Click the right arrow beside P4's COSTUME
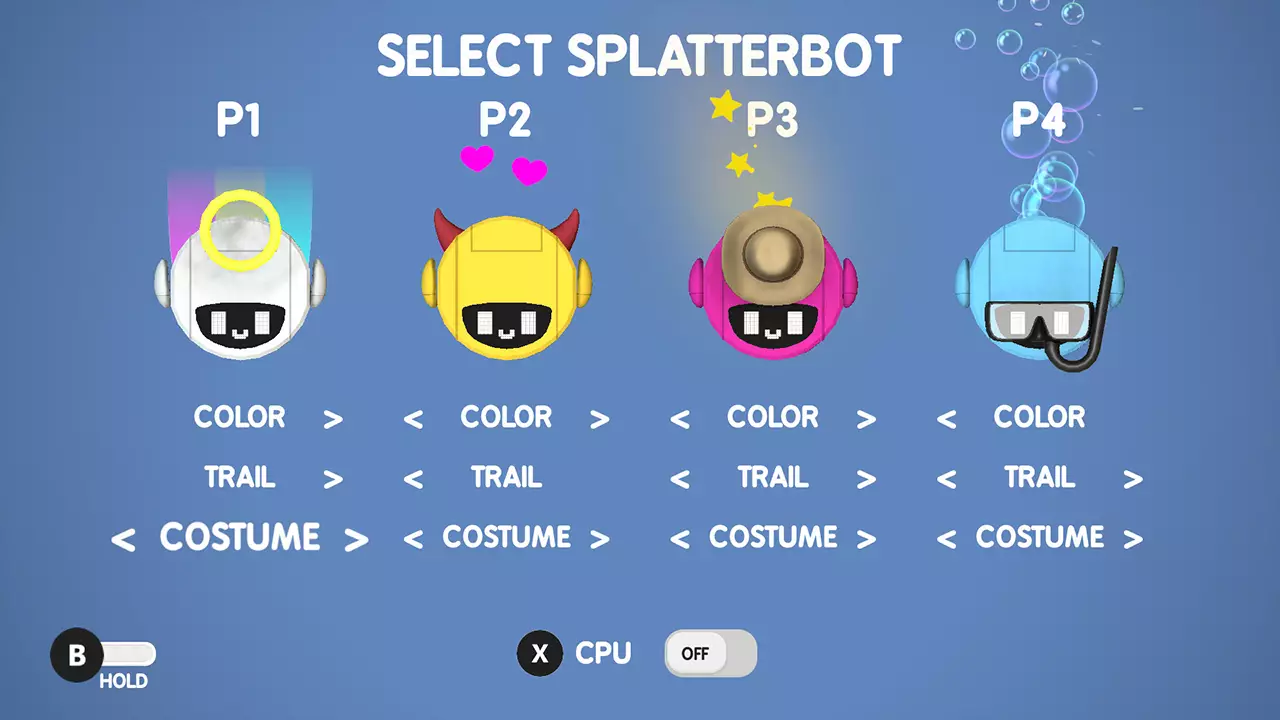 click(x=1133, y=538)
